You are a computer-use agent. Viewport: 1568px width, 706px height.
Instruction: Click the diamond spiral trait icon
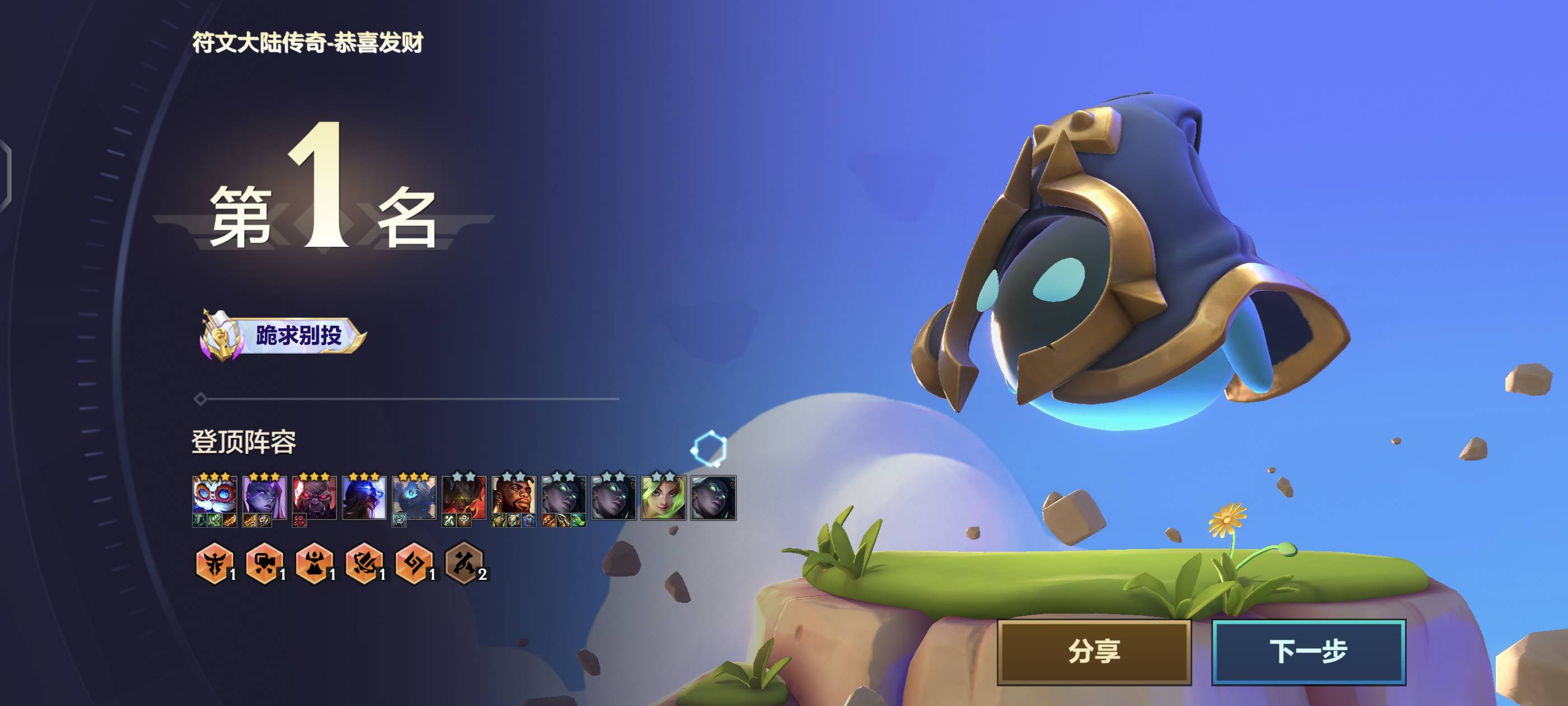[414, 563]
